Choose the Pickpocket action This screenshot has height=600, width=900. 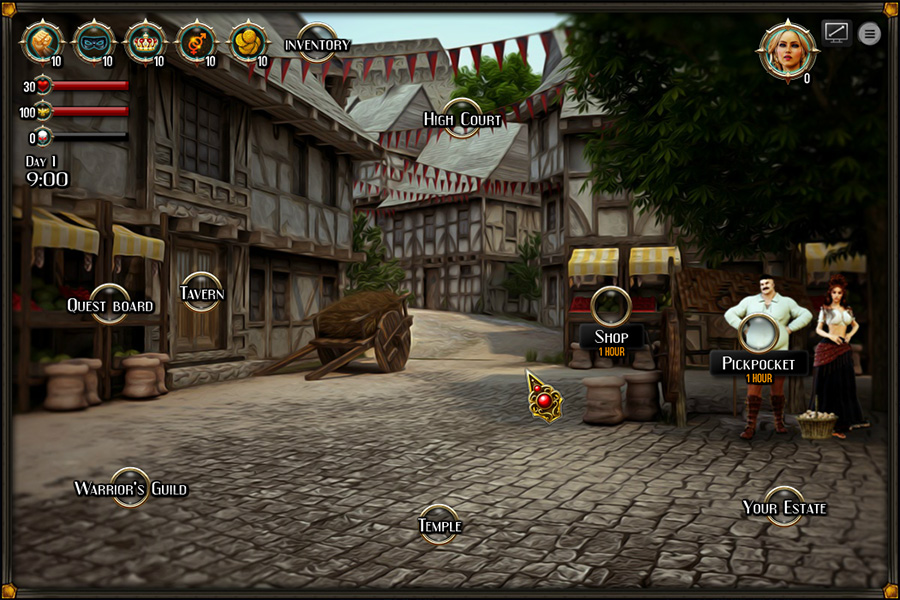pos(759,333)
